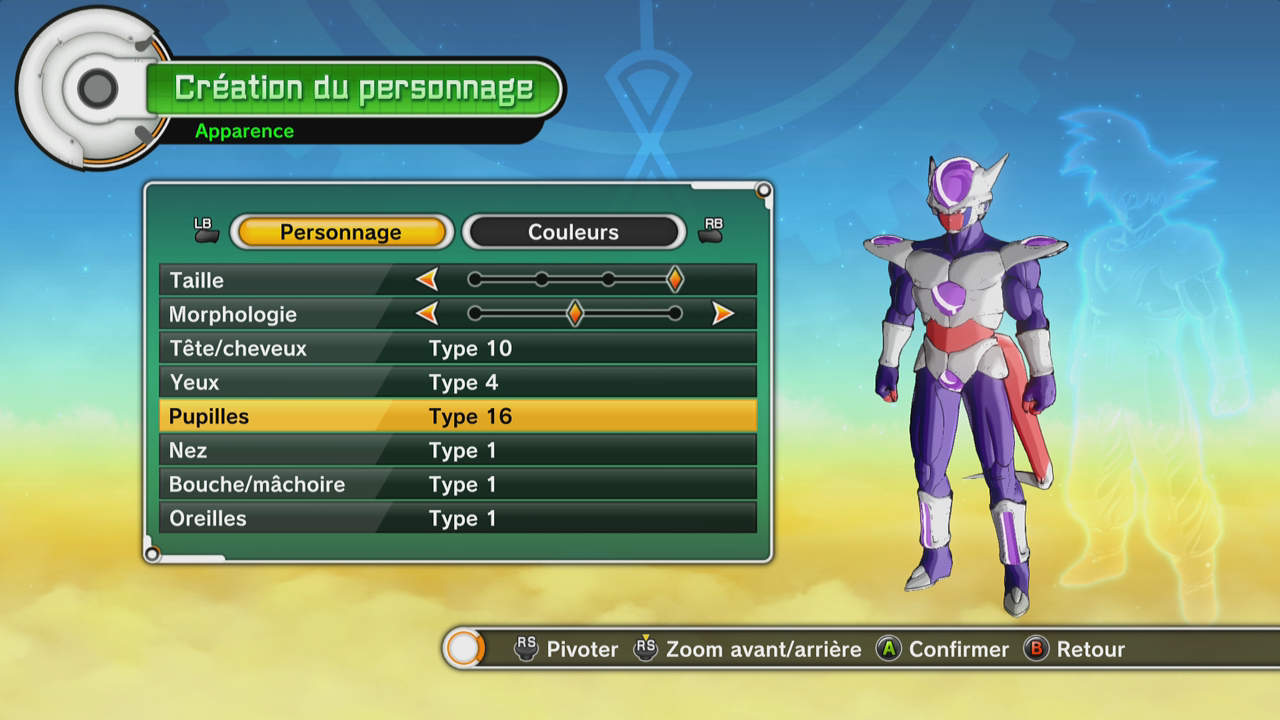Select the Nez option row

(457, 450)
